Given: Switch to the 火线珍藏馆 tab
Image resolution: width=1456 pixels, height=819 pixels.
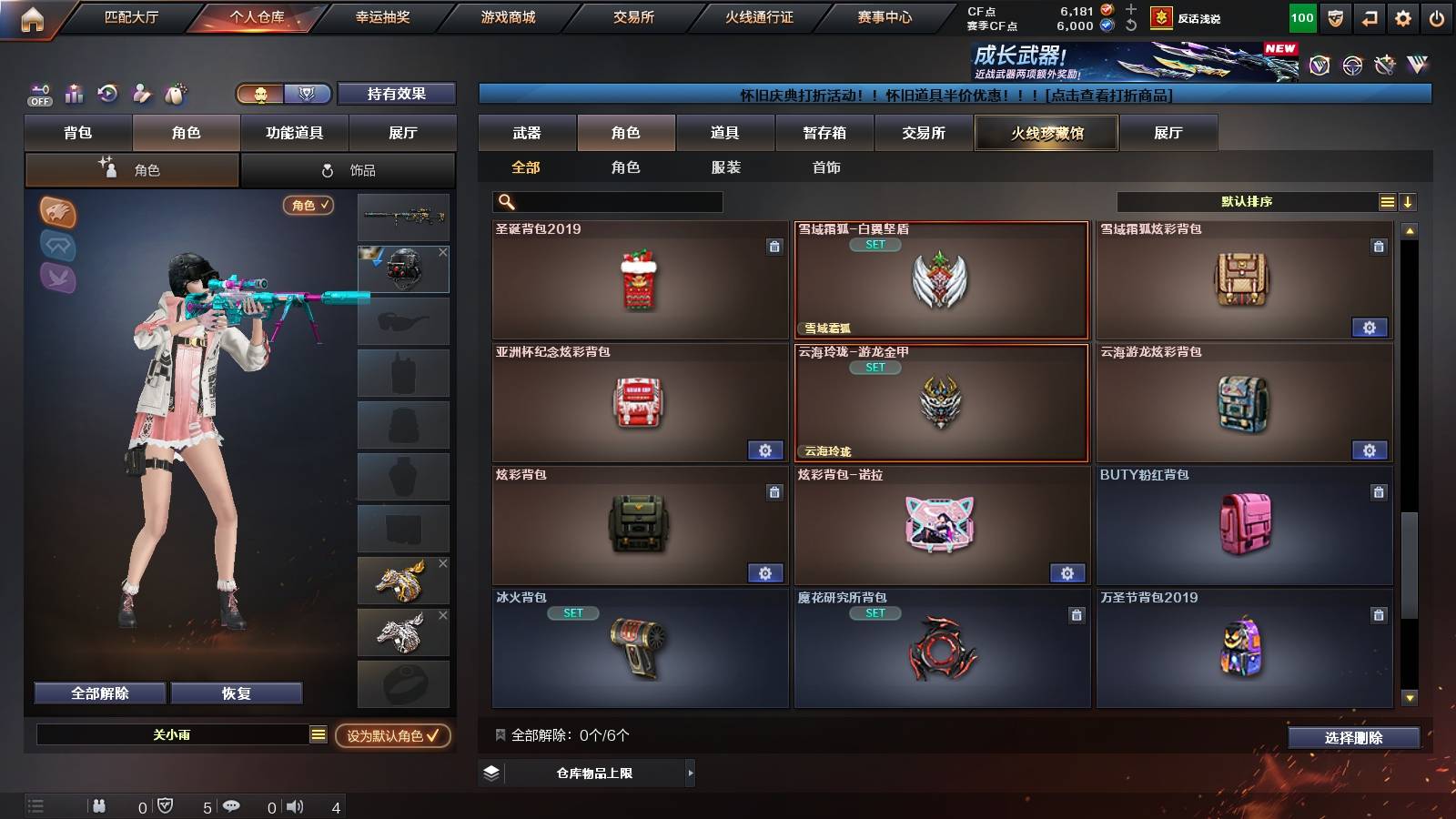Looking at the screenshot, I should [1046, 133].
